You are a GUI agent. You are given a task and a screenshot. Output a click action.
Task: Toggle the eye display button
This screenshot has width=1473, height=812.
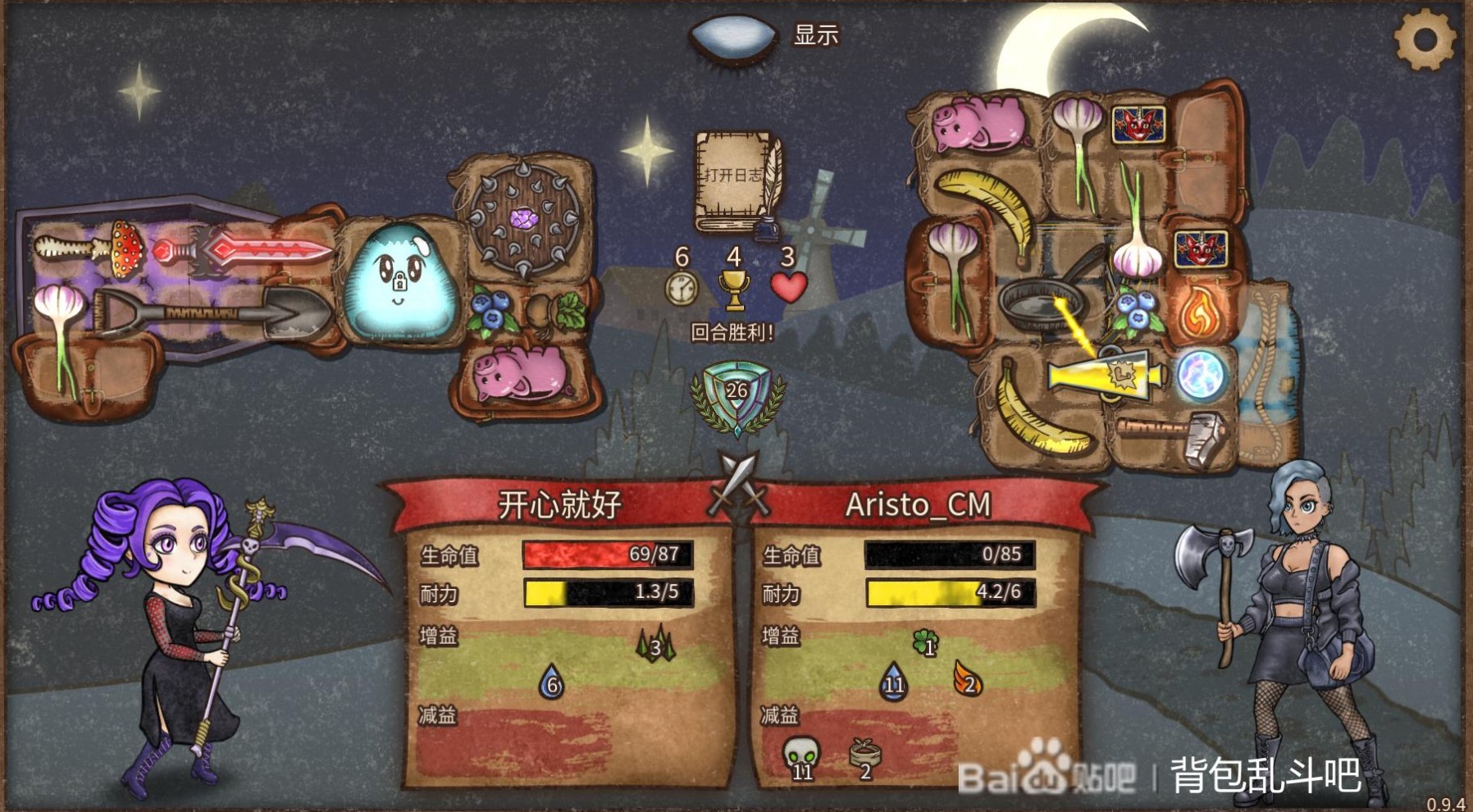tap(732, 36)
